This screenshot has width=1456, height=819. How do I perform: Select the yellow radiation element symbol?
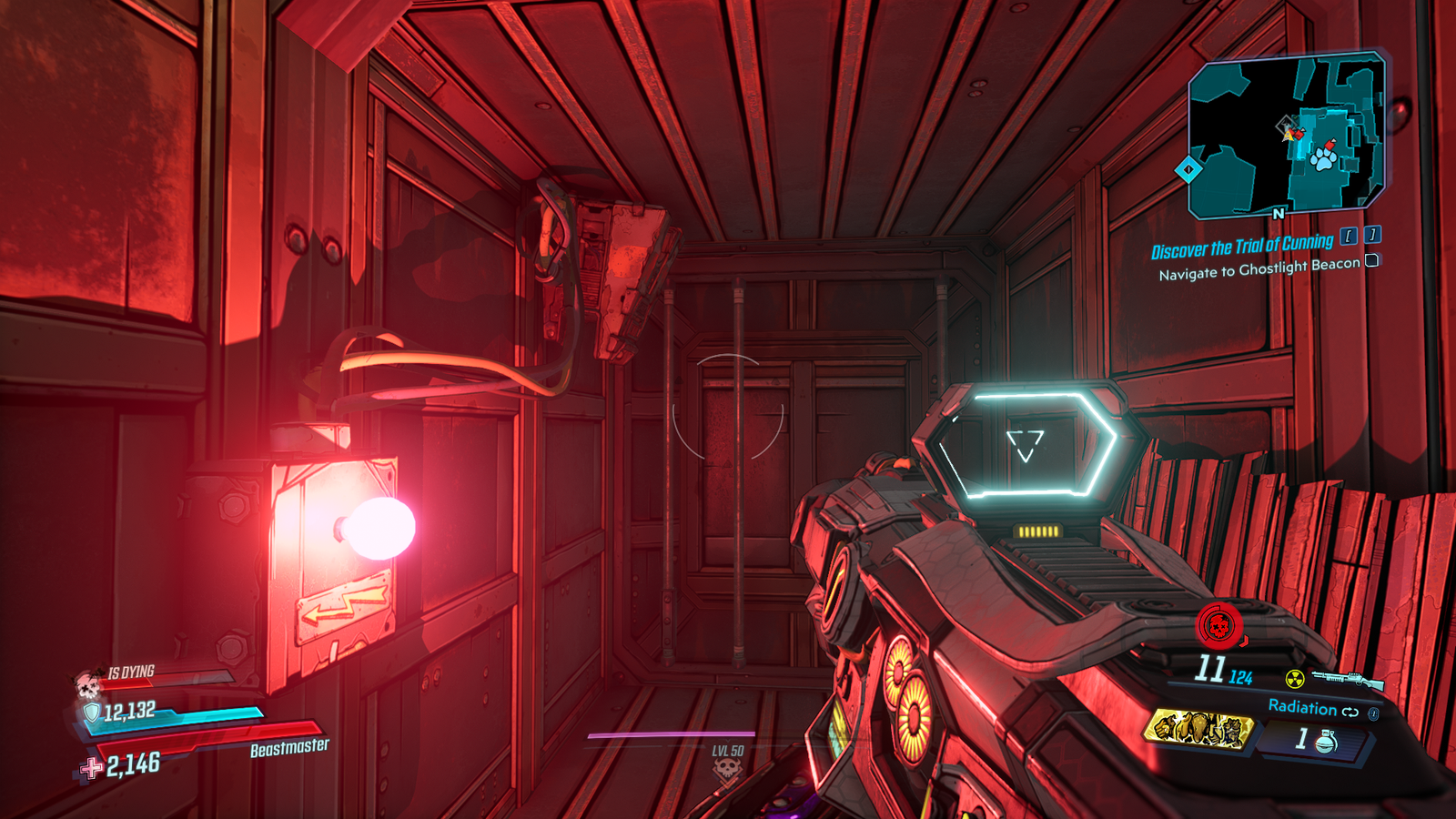1295,679
